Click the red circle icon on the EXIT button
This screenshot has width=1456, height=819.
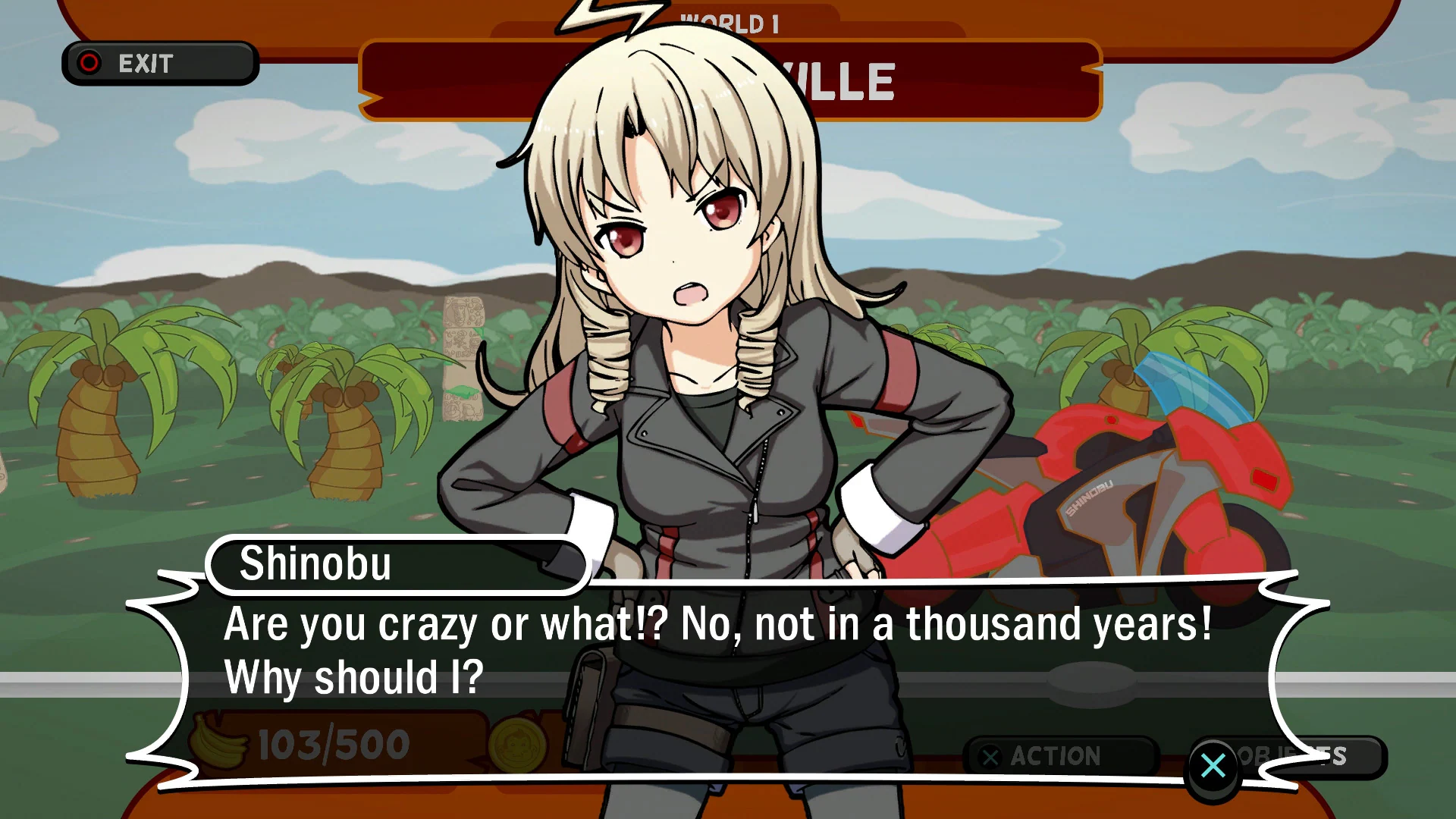pos(90,63)
